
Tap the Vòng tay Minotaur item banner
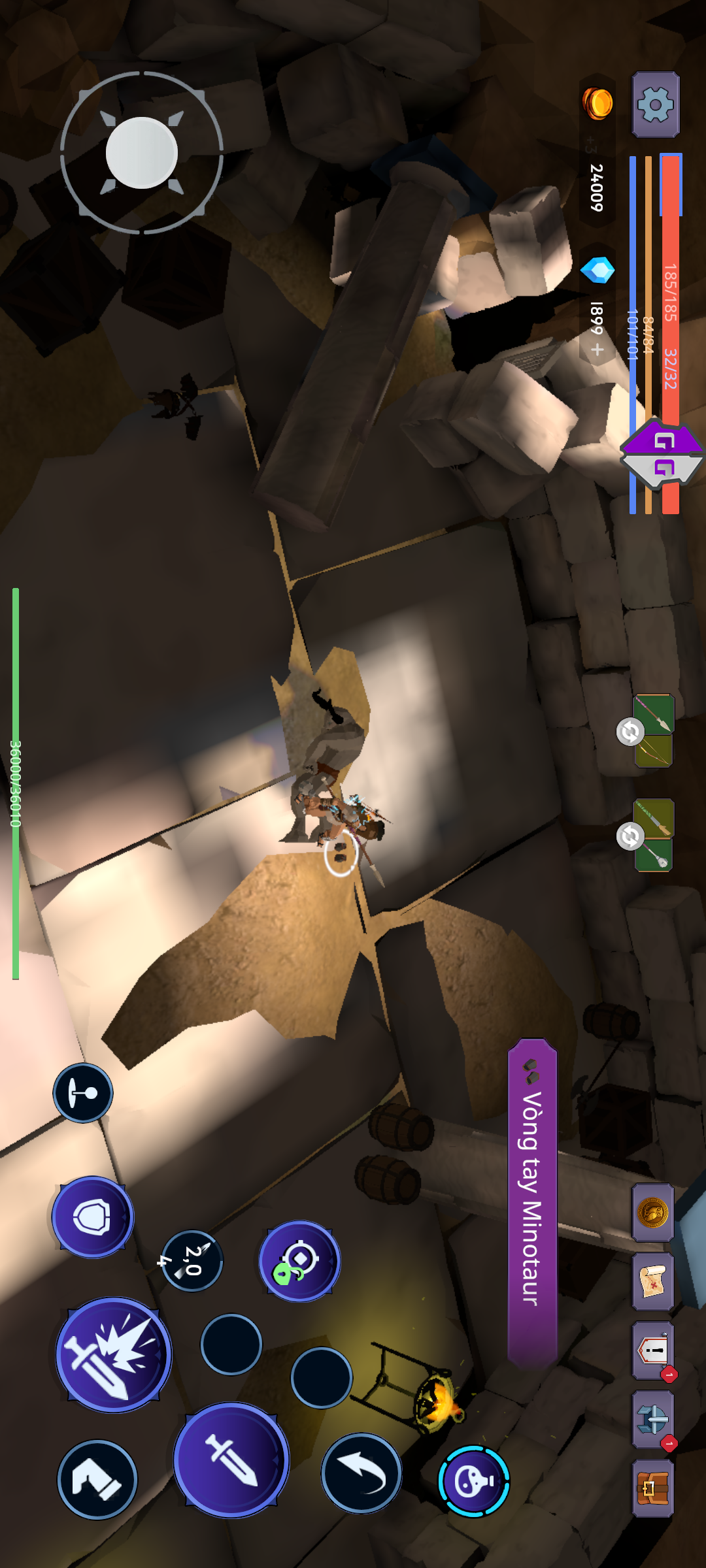(x=532, y=1202)
